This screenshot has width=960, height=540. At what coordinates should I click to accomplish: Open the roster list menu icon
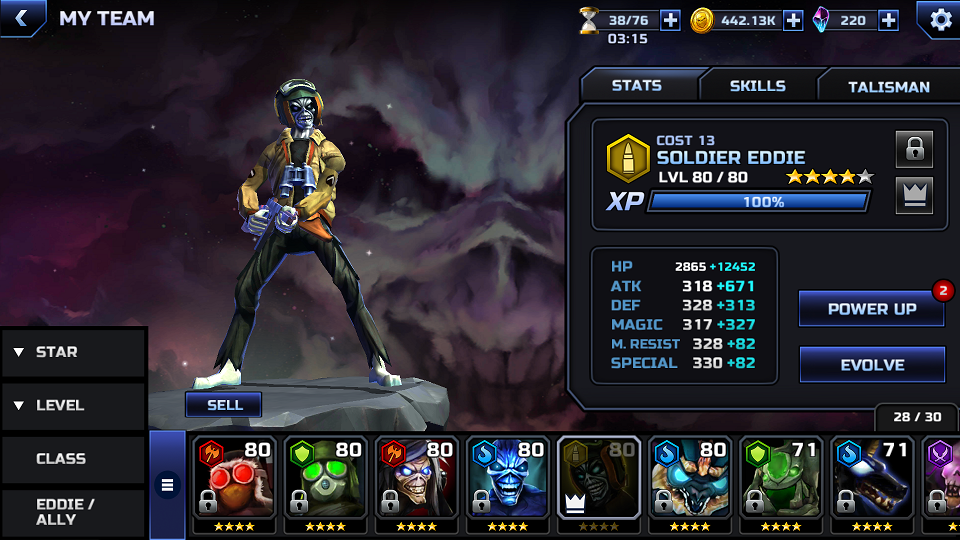167,486
